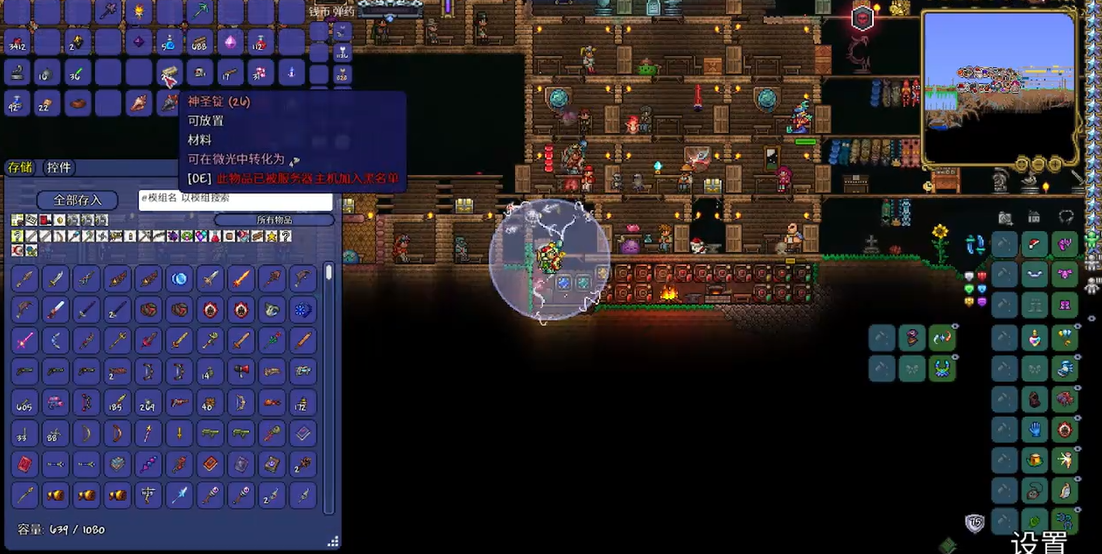The height and width of the screenshot is (554, 1102).
Task: Click the 全部存入 deposit all button
Action: tap(77, 200)
